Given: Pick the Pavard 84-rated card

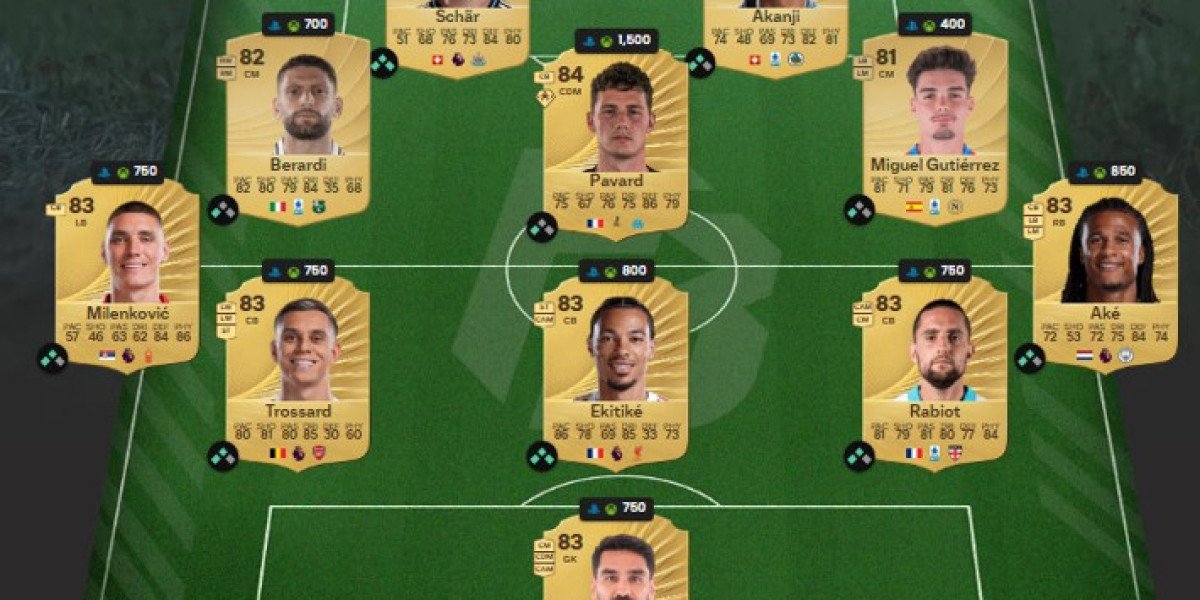Looking at the screenshot, I should coord(615,142).
